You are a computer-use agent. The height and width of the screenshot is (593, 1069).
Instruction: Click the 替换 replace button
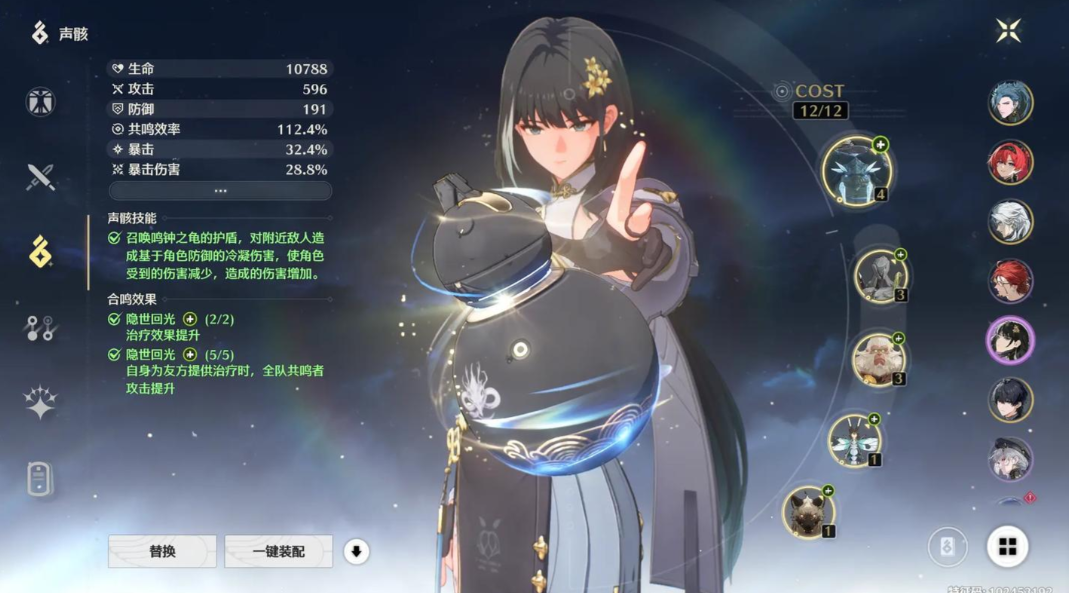(162, 551)
